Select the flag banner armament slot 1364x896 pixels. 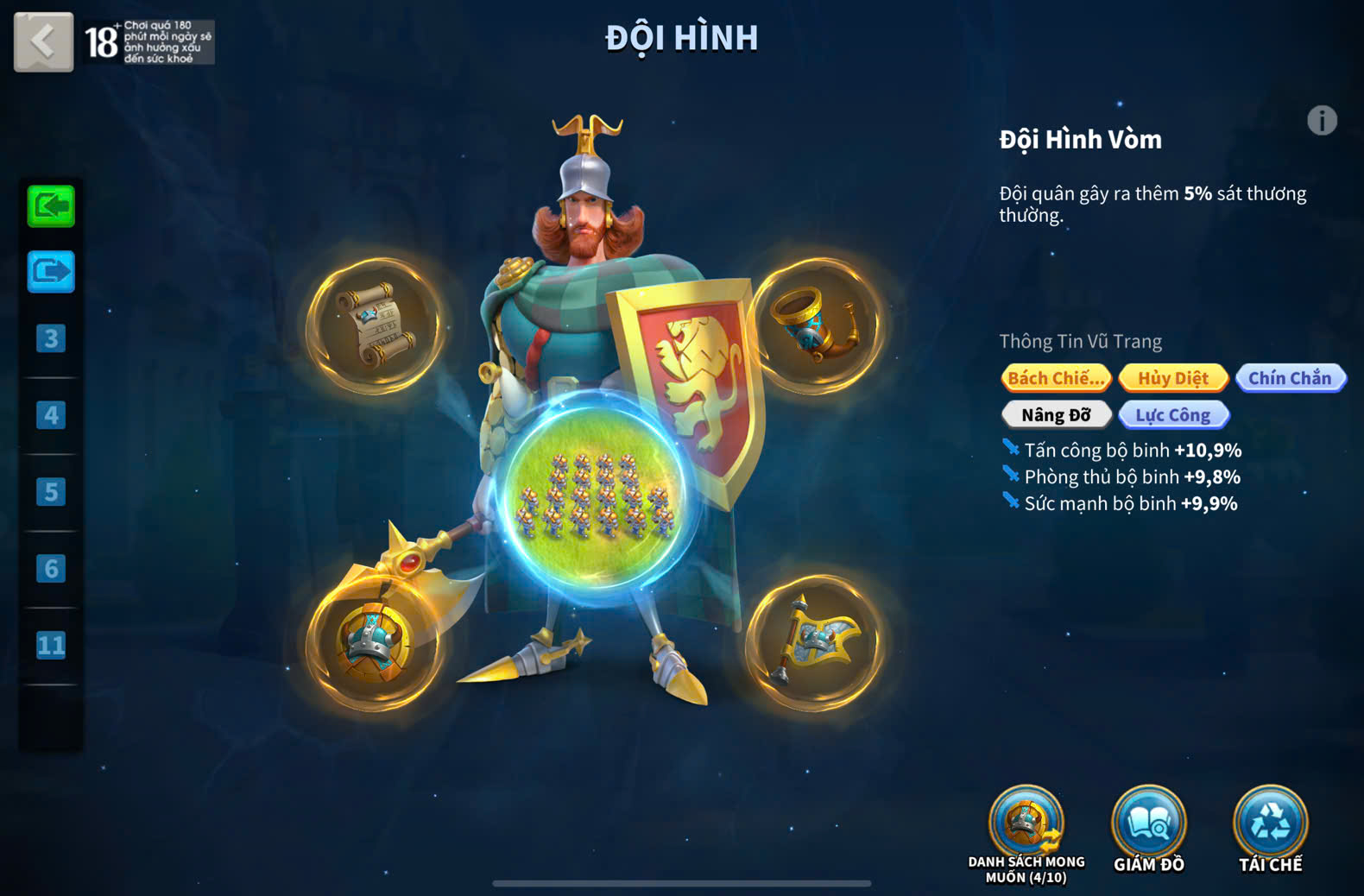point(815,643)
